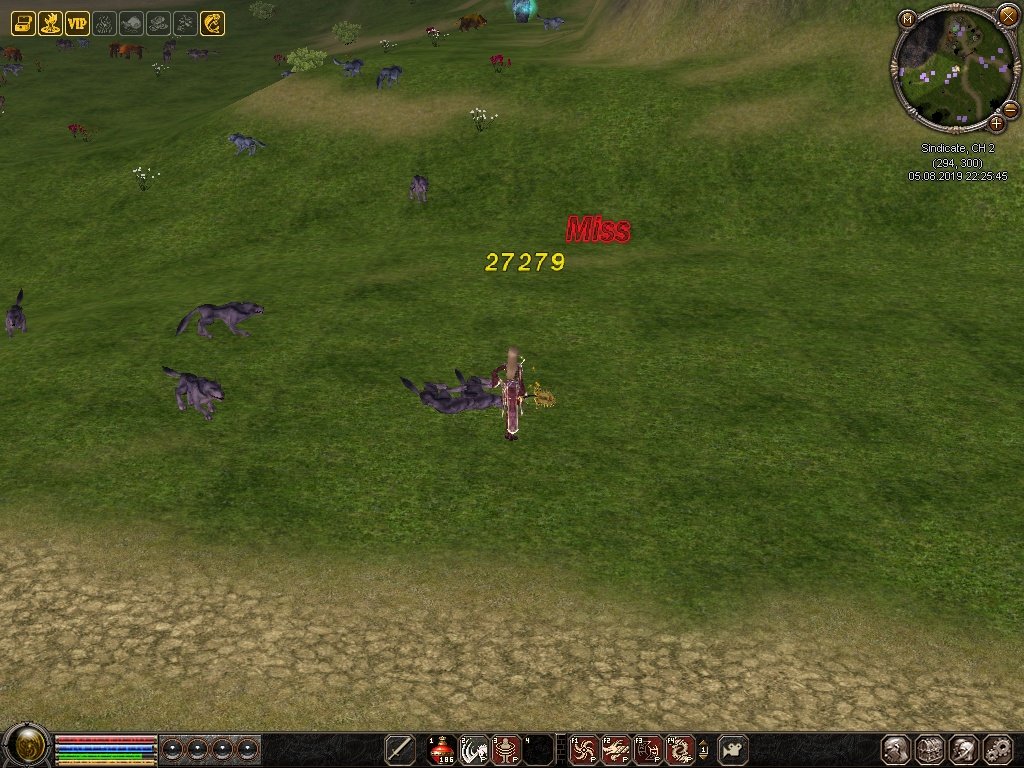Zoom in the minimap with plus button

click(996, 124)
